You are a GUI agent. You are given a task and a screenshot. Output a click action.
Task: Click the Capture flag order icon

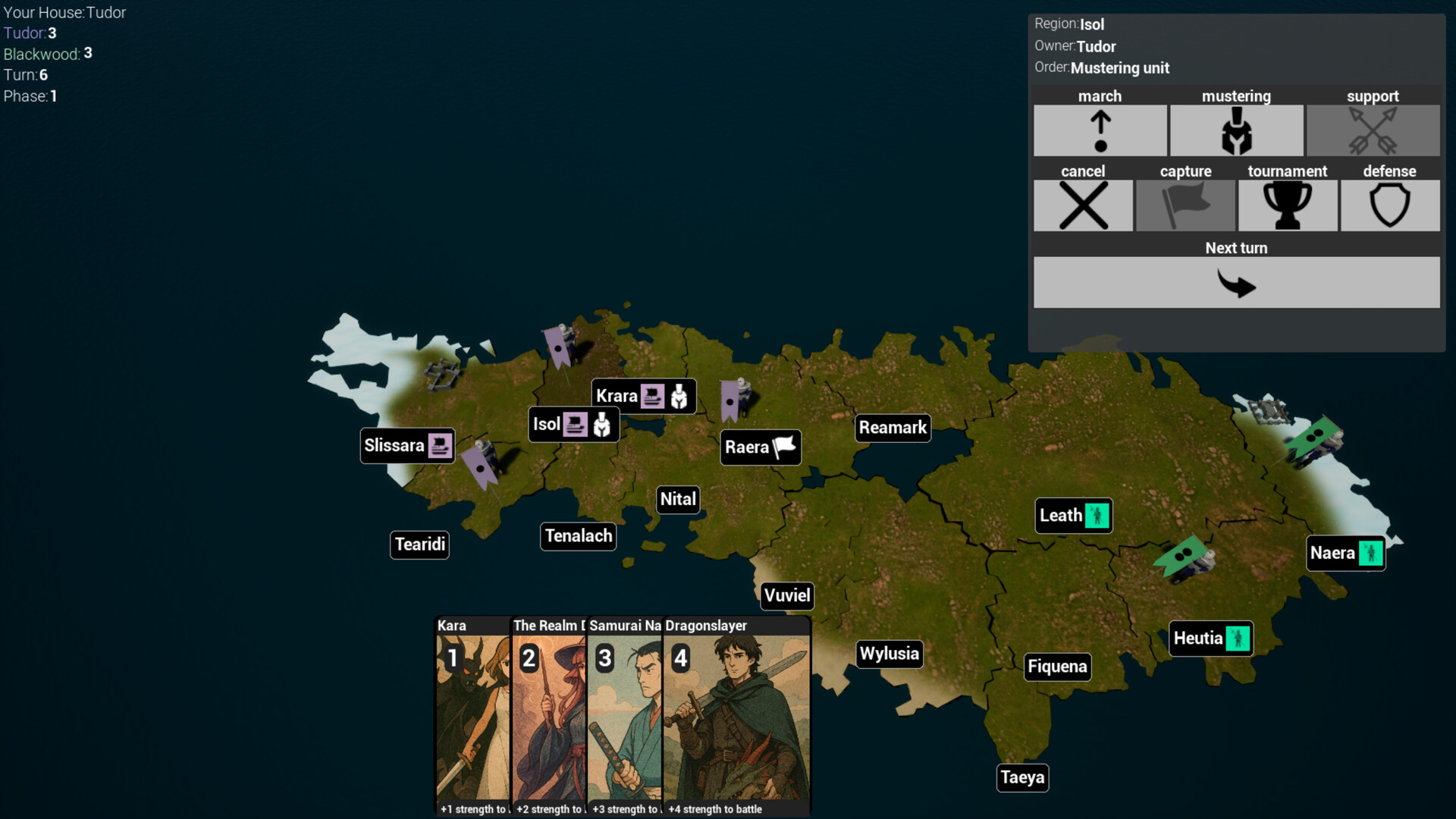point(1185,206)
